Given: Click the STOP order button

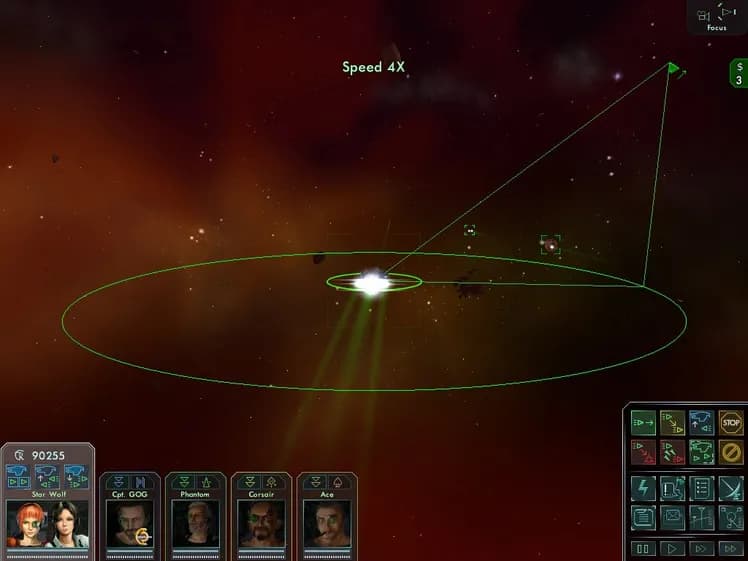Looking at the screenshot, I should pos(731,423).
